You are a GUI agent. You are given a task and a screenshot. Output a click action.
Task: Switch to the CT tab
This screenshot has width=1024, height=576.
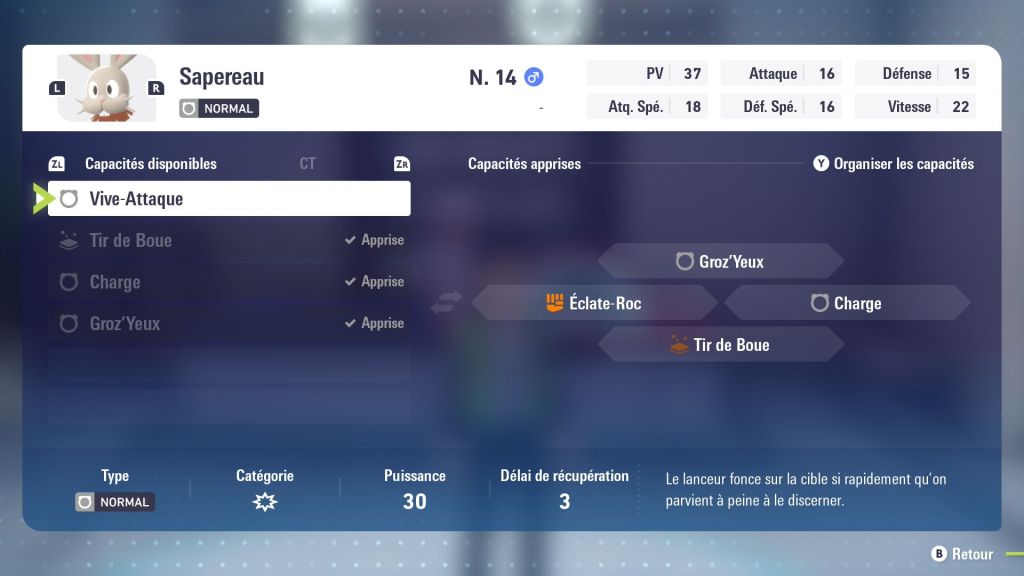[x=307, y=164]
